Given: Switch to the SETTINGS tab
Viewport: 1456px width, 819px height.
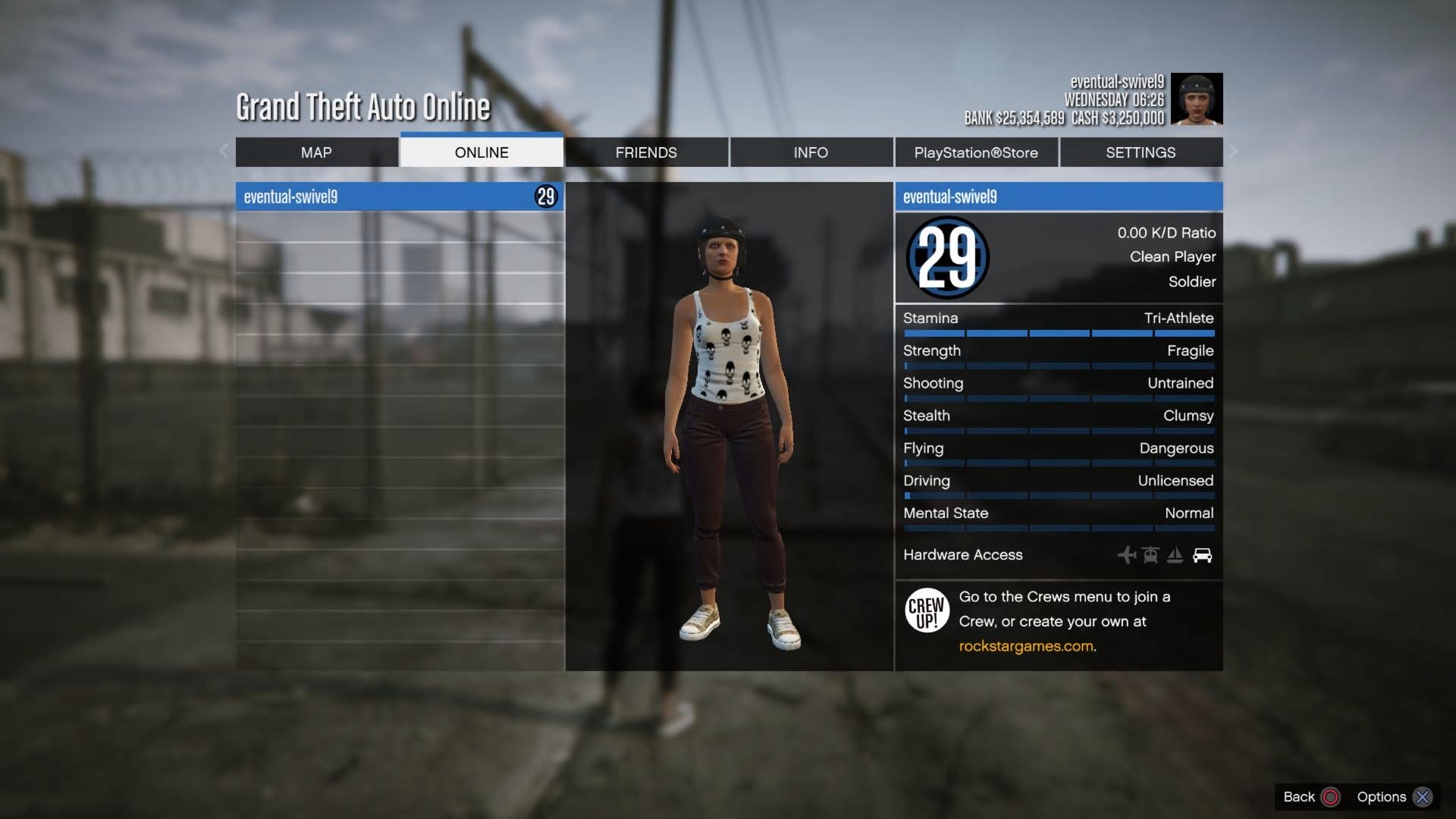Looking at the screenshot, I should [1141, 152].
